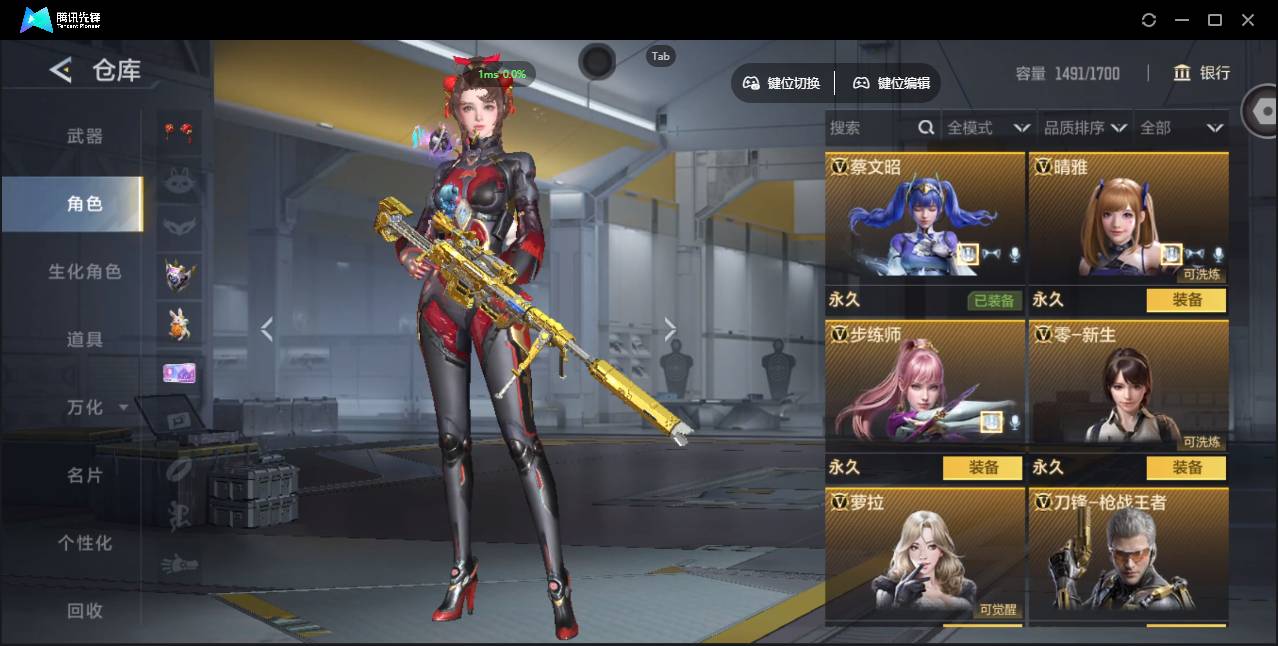Switch to the 武器 tab
The image size is (1278, 646).
tap(85, 136)
